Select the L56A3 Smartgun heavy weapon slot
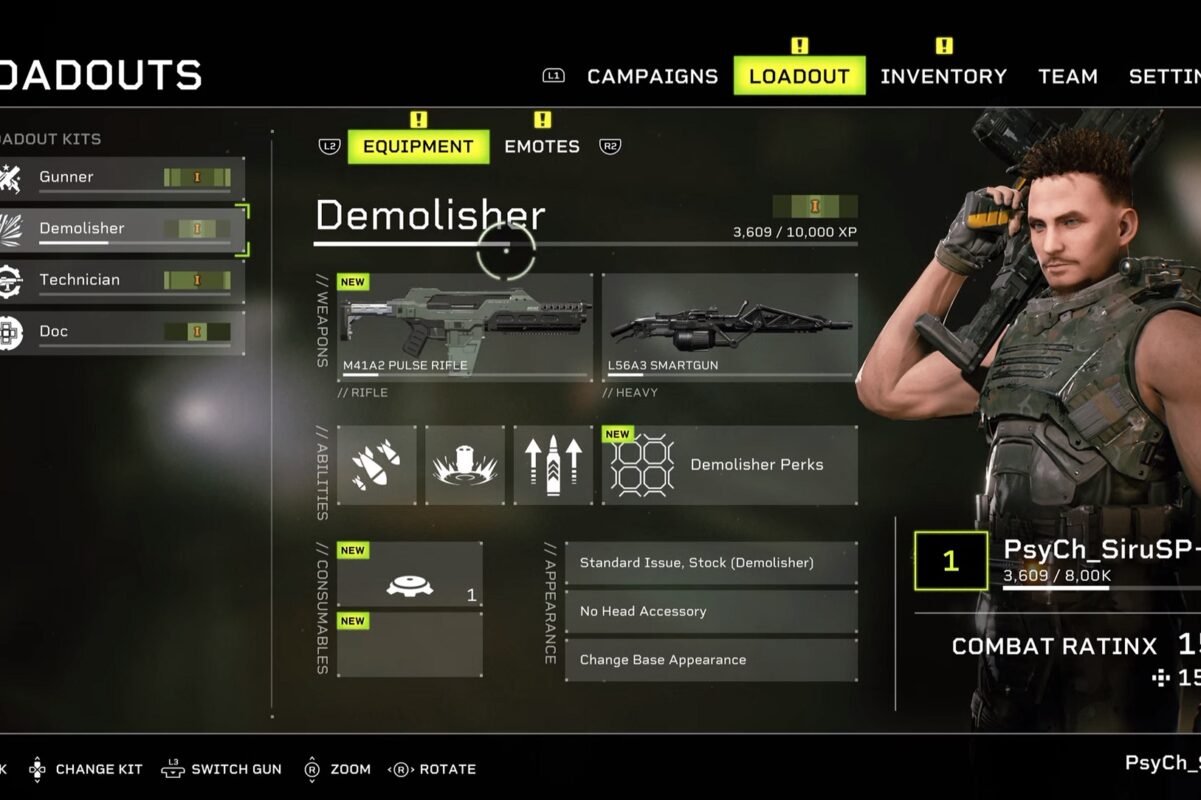The height and width of the screenshot is (800, 1201). pos(729,326)
